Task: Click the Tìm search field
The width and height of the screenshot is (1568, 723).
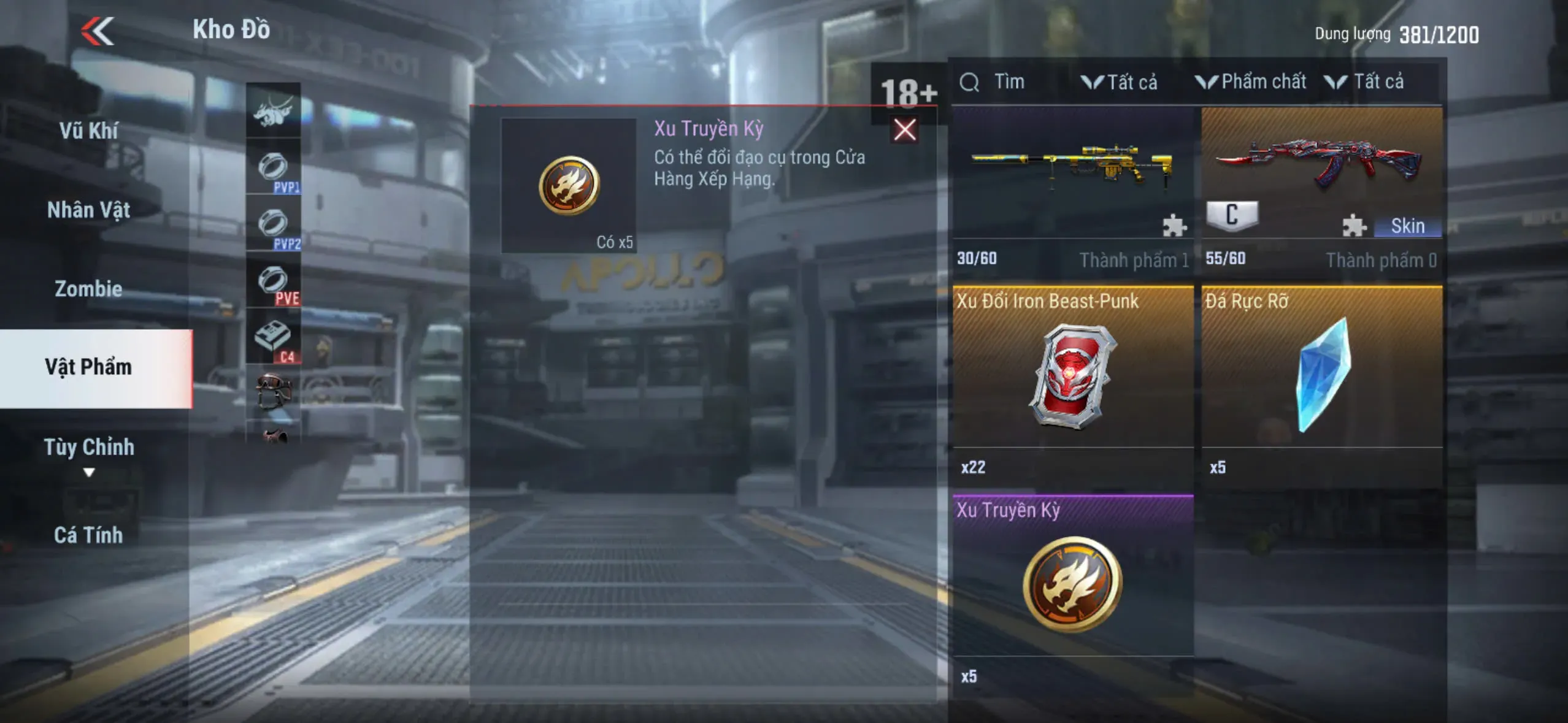Action: pyautogui.click(x=1009, y=82)
